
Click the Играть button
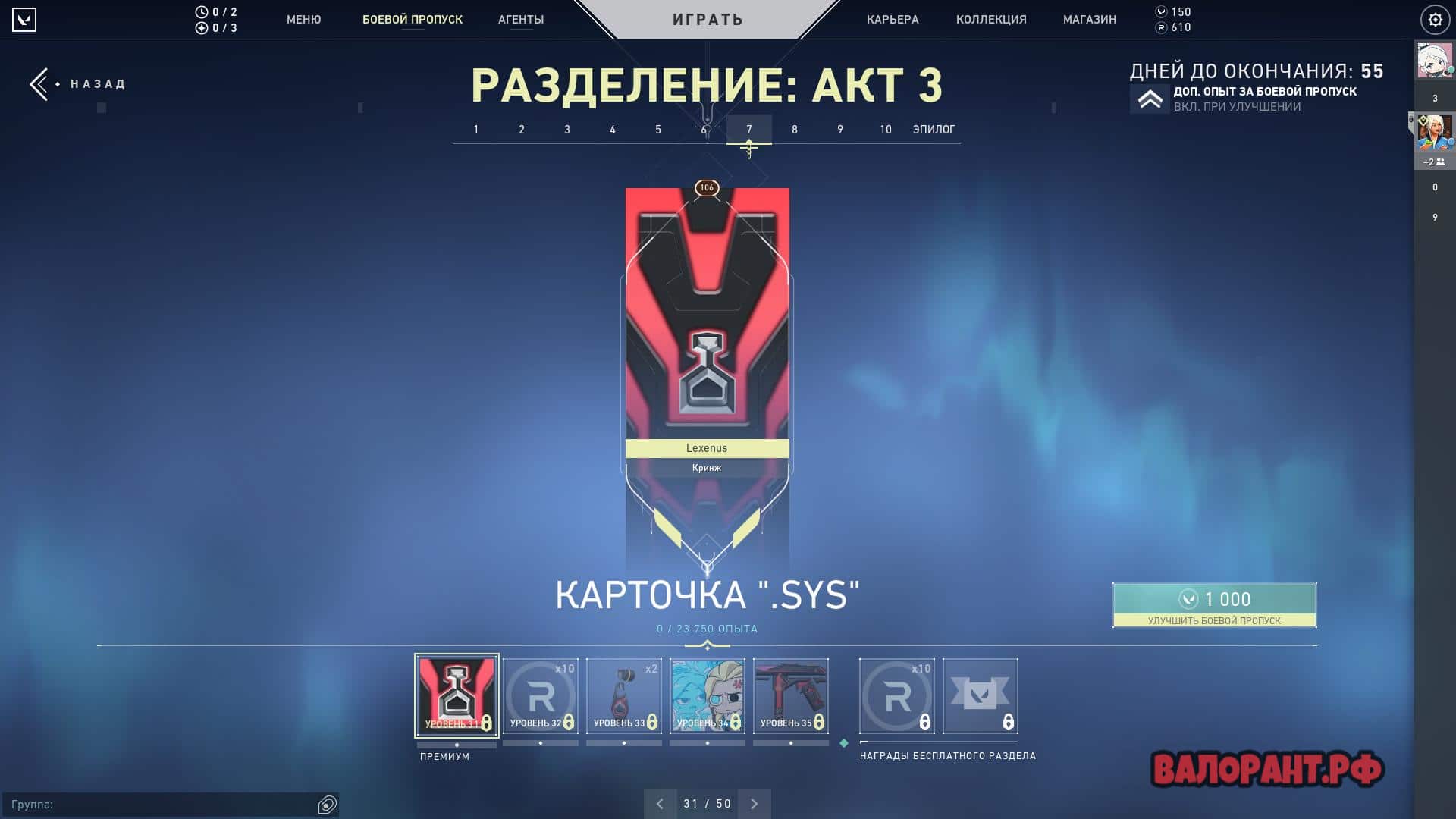click(x=708, y=20)
